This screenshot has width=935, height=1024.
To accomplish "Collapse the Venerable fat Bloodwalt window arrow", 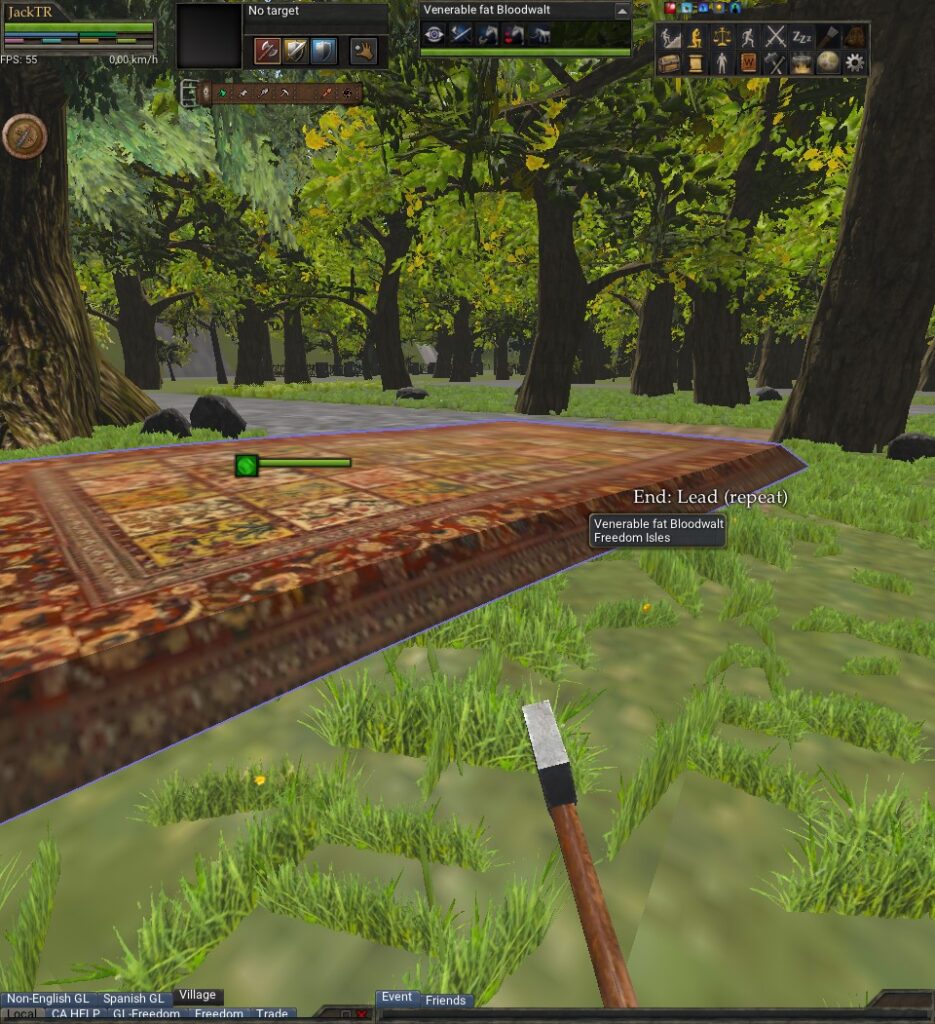I will 622,10.
